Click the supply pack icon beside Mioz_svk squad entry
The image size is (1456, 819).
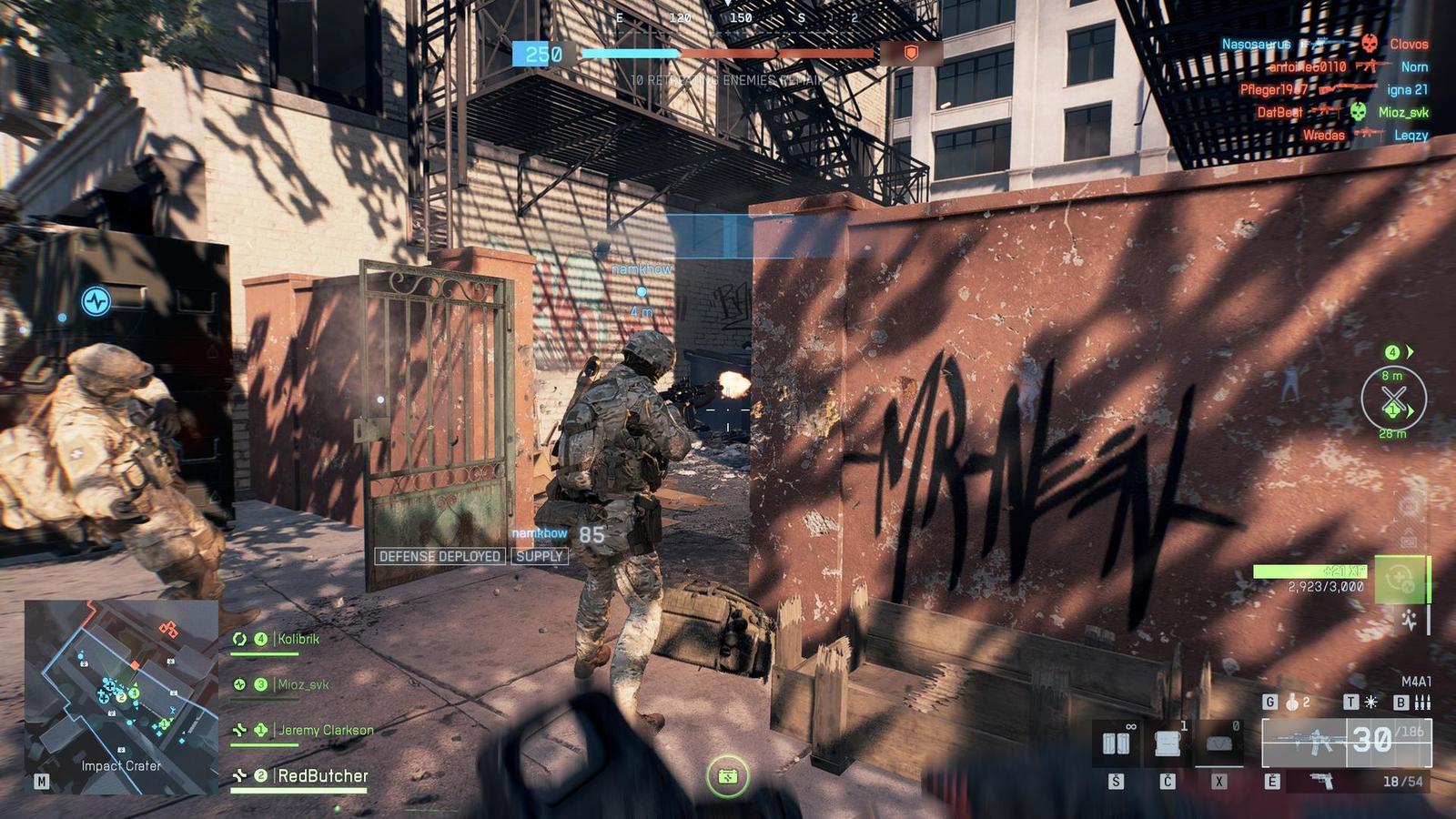(x=238, y=684)
